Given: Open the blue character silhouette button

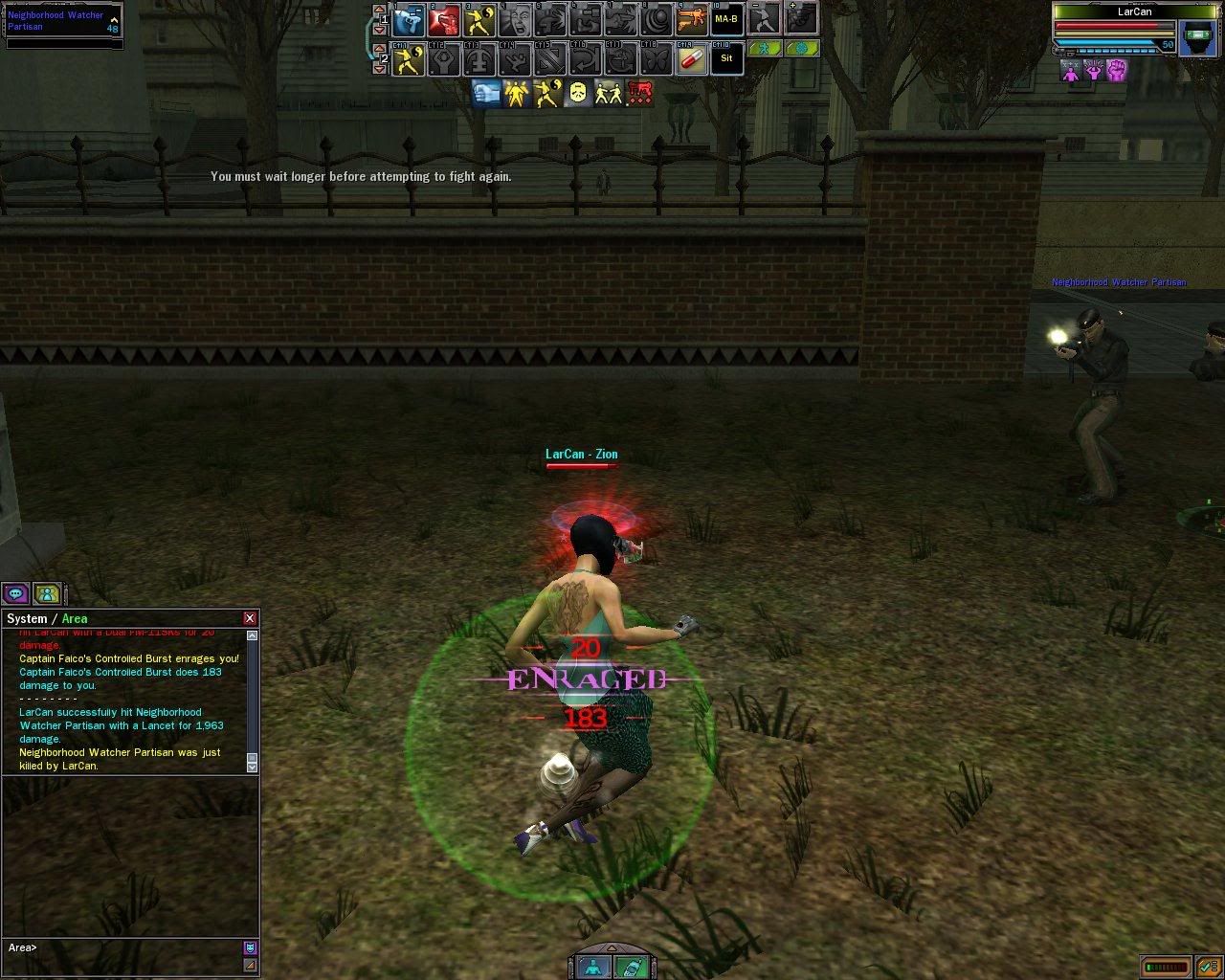Looking at the screenshot, I should click(596, 967).
